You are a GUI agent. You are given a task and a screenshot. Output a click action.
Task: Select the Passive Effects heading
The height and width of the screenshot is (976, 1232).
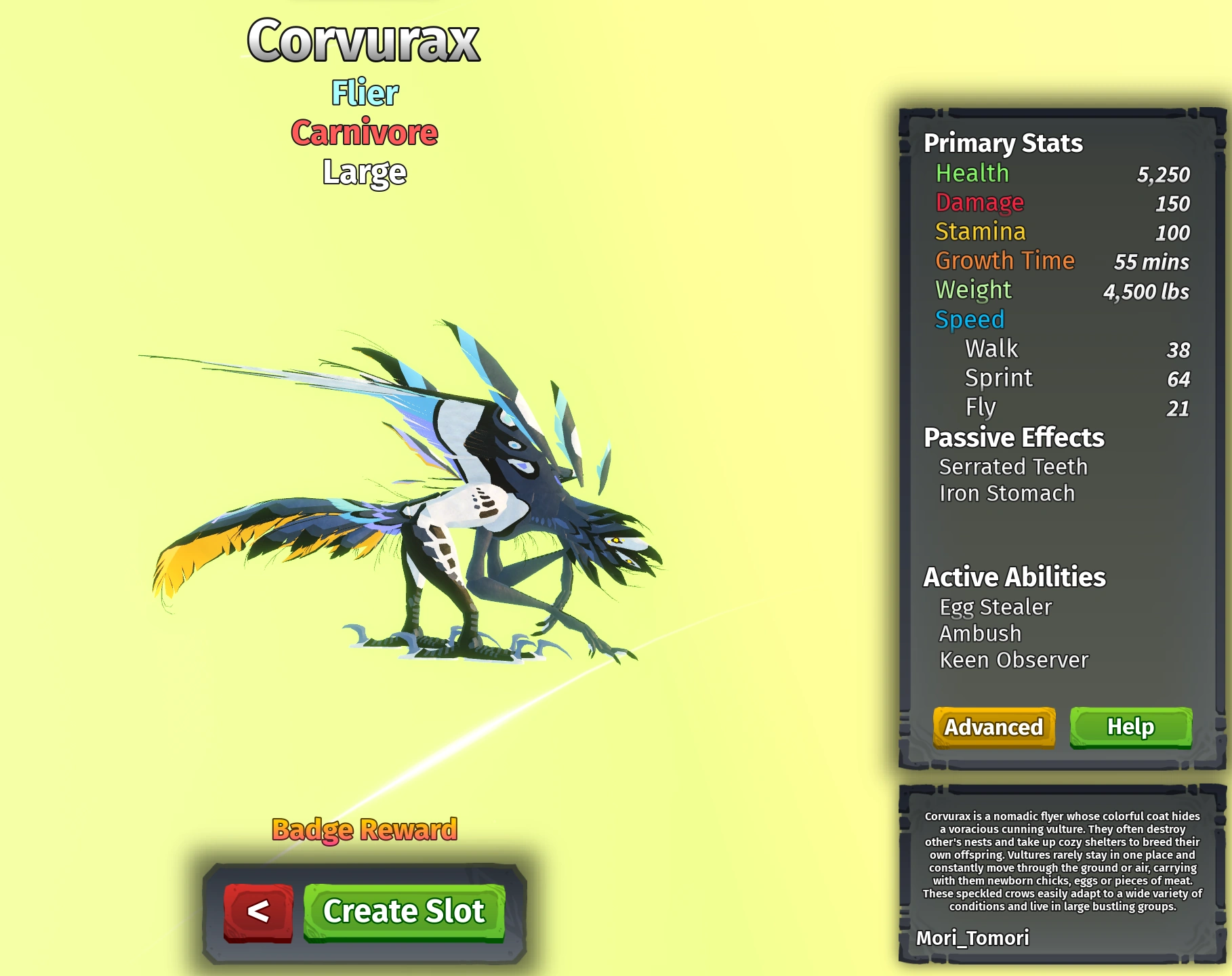(x=1013, y=439)
